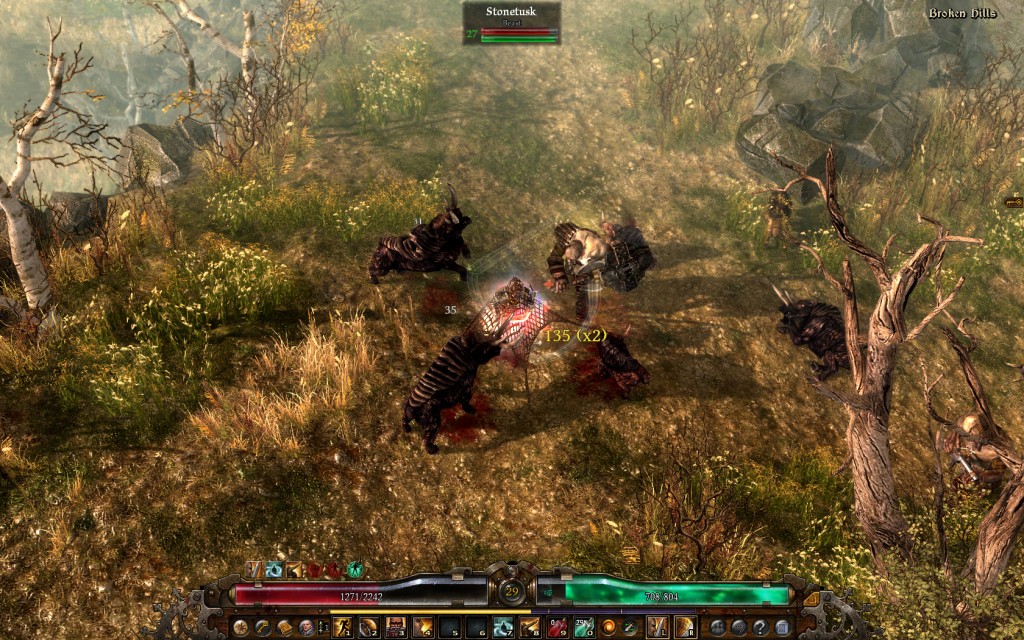Select the left mouse button attack skill
1024x640 pixels.
[x=657, y=627]
